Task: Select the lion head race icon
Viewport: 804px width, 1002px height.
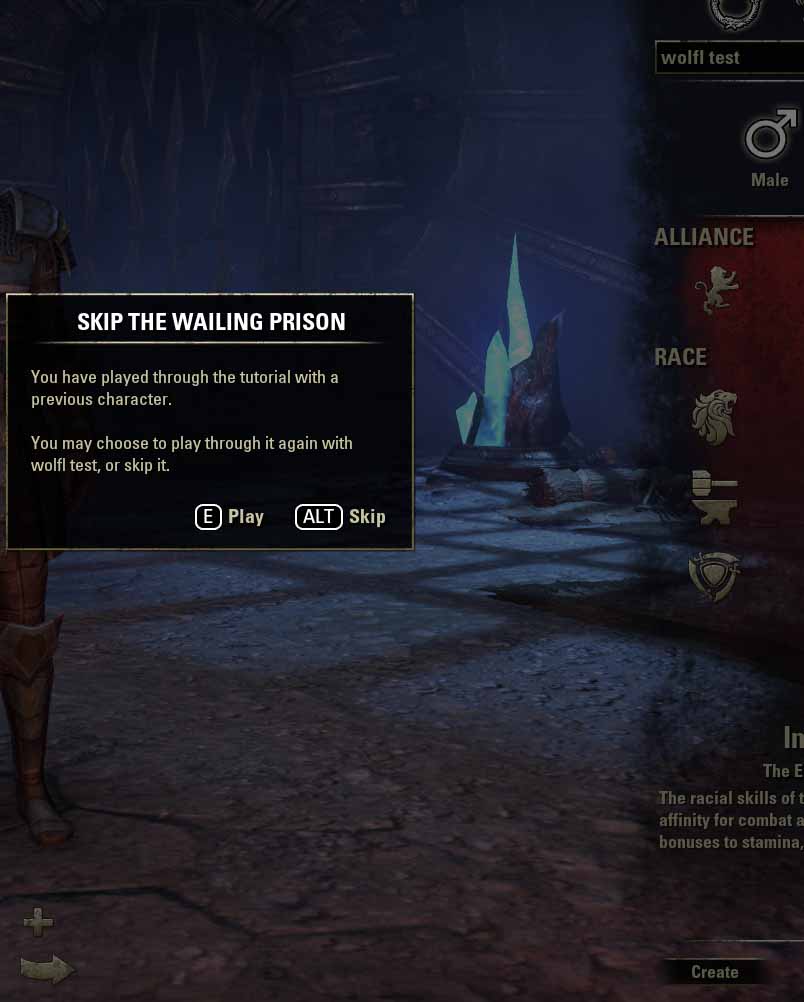Action: pyautogui.click(x=714, y=417)
